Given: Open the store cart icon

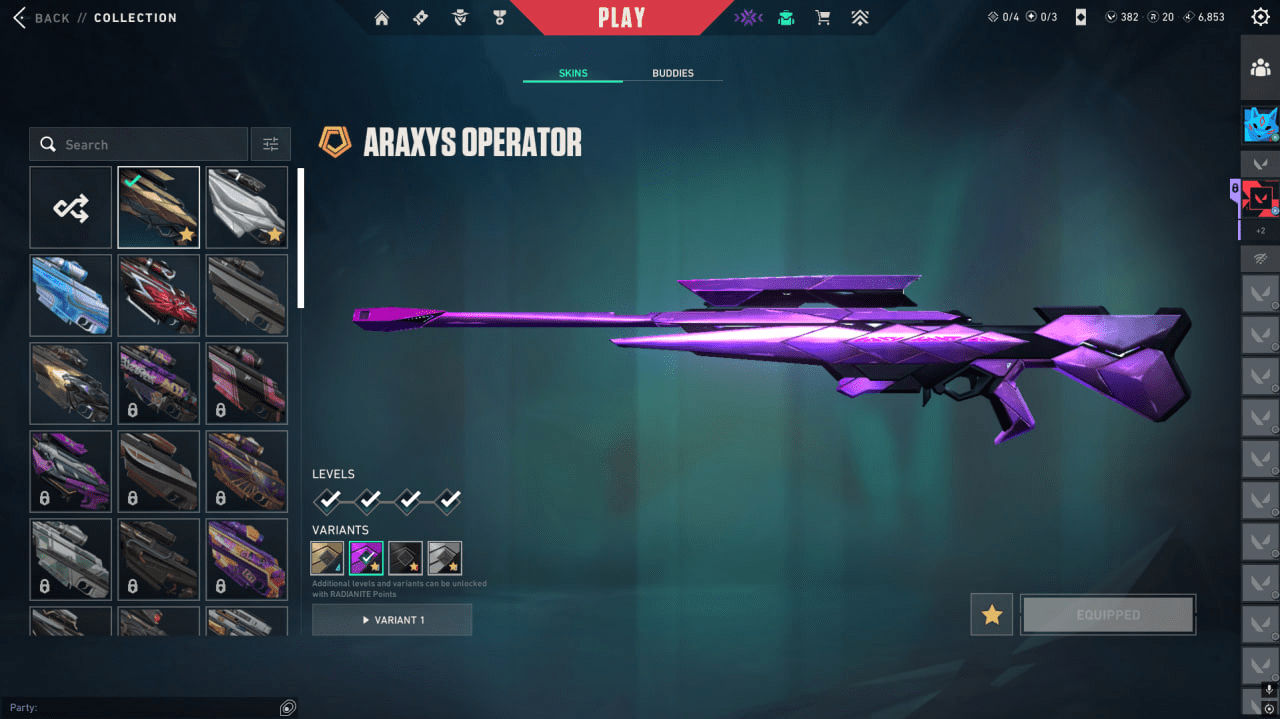Looking at the screenshot, I should click(x=823, y=17).
